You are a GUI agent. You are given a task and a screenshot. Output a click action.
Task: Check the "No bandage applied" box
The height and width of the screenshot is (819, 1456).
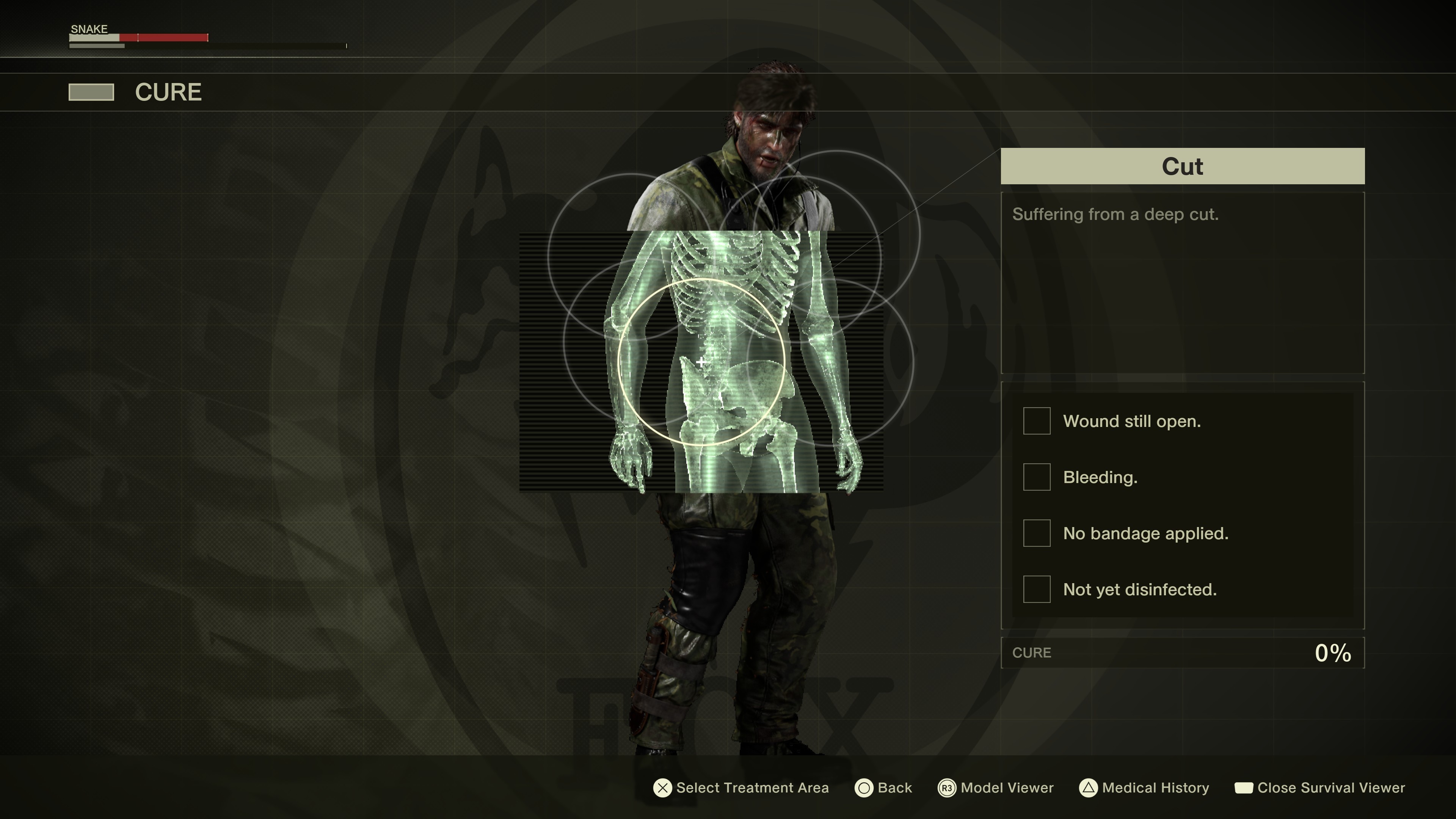pos(1037,533)
